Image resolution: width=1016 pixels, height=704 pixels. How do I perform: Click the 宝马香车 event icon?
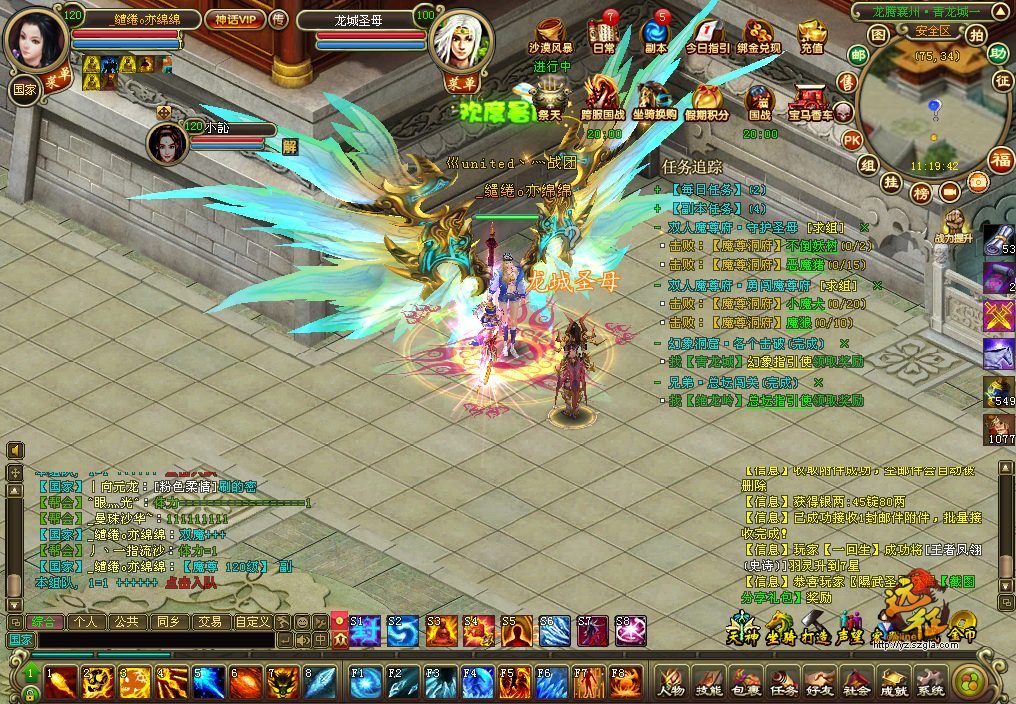811,103
